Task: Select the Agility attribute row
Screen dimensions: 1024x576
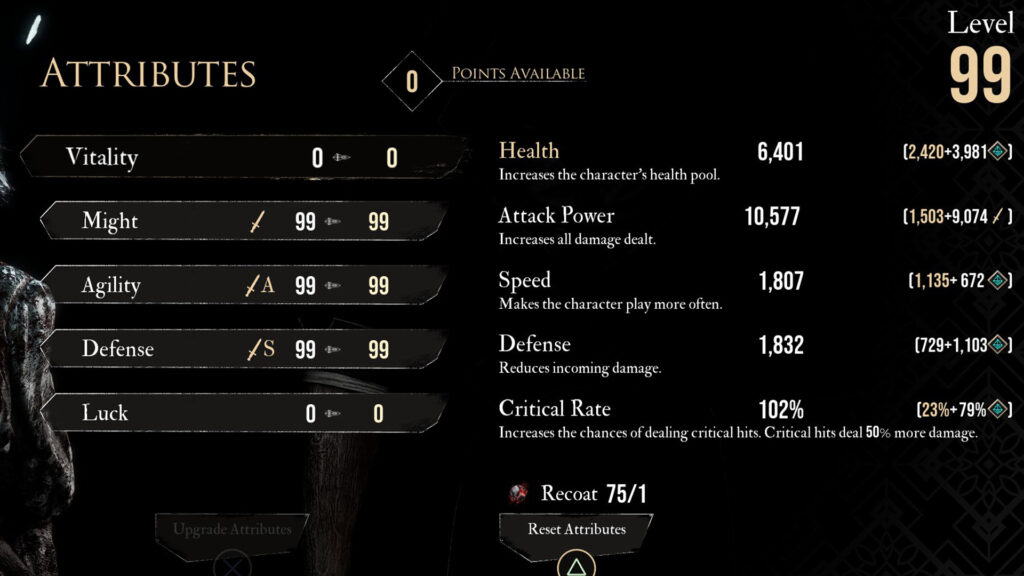Action: 240,285
